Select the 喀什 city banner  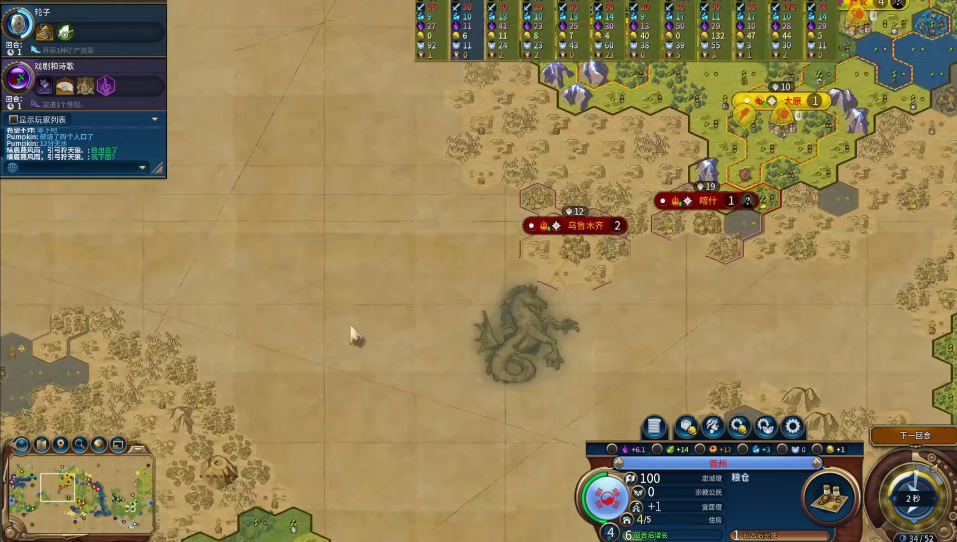coord(705,201)
